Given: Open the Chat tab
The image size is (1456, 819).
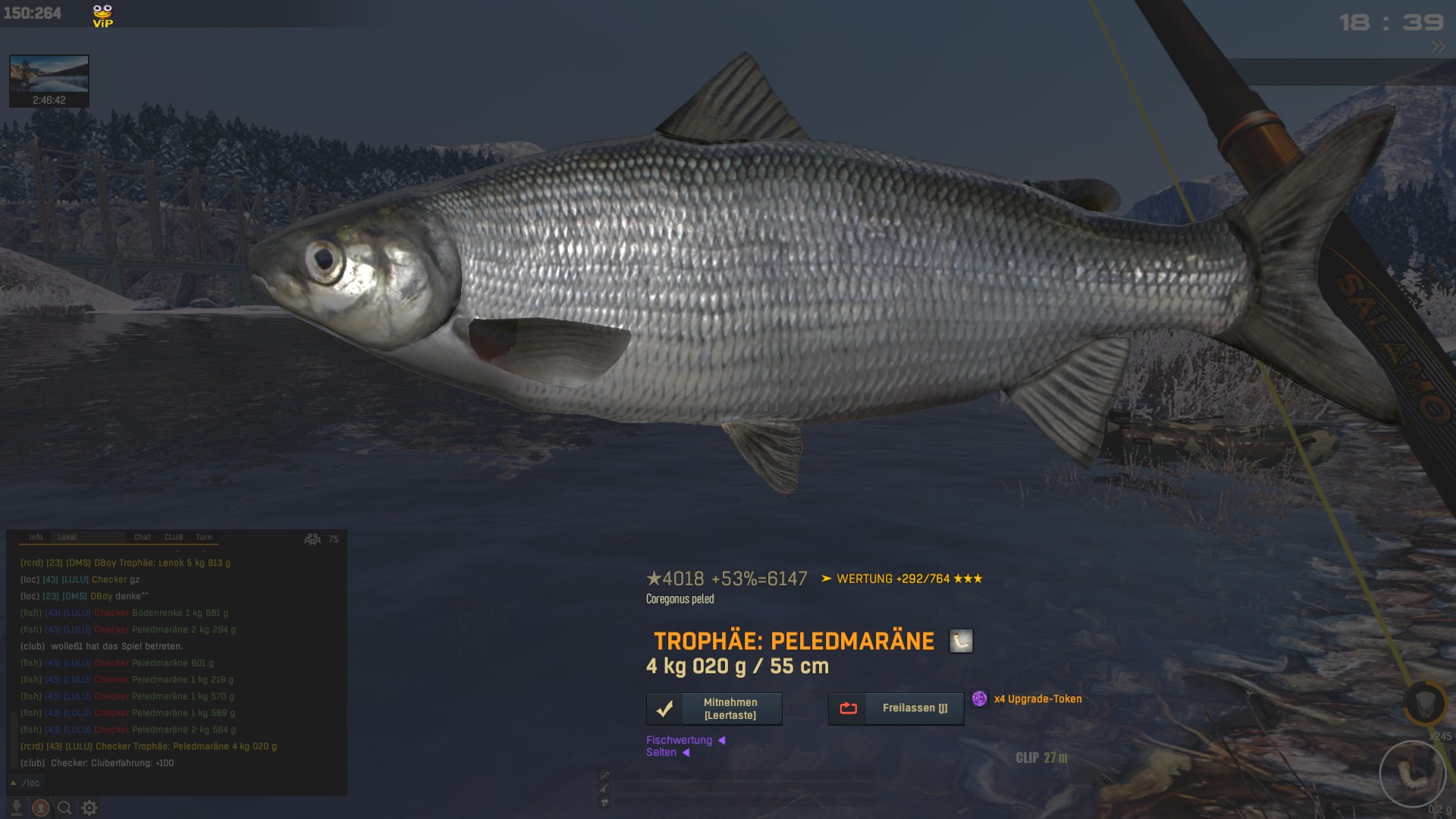Looking at the screenshot, I should tap(143, 537).
